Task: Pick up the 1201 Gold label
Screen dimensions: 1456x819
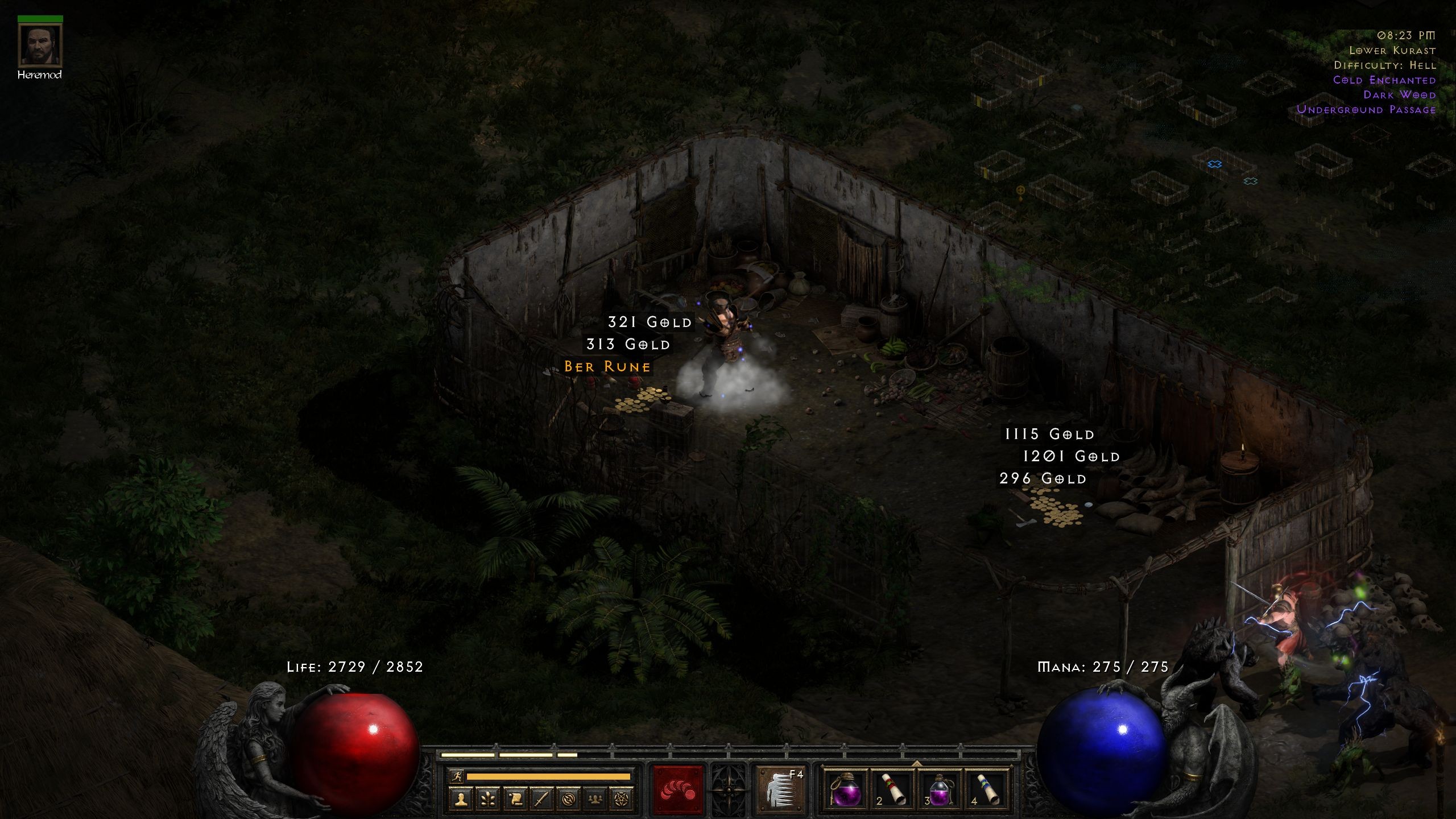Action: [x=1071, y=457]
